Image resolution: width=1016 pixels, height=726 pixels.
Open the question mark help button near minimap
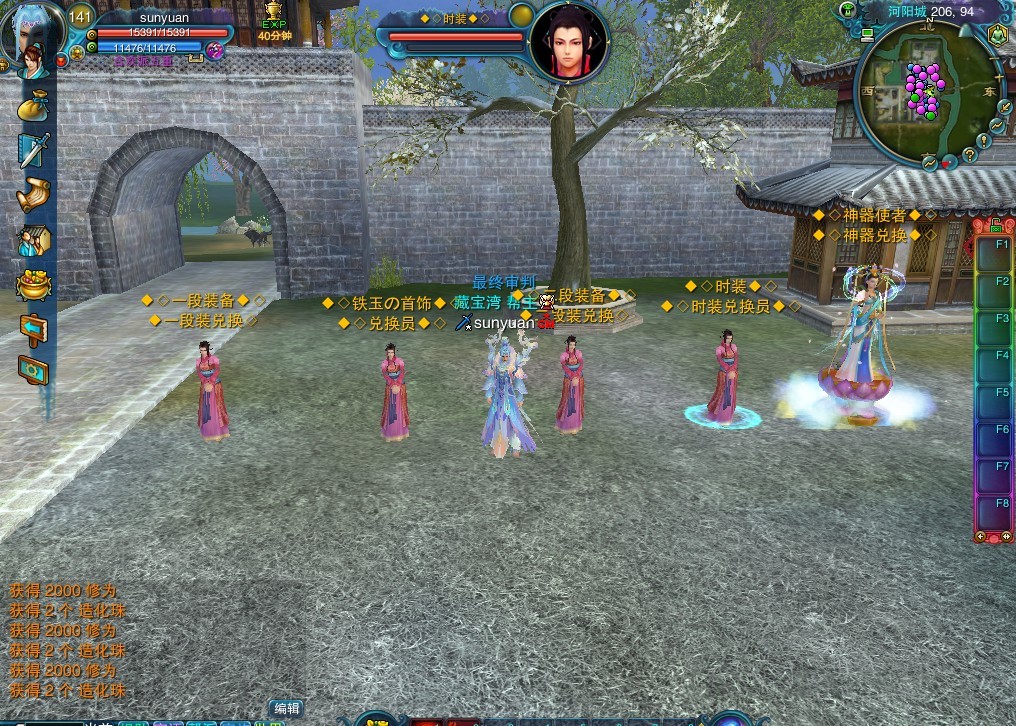pos(969,155)
